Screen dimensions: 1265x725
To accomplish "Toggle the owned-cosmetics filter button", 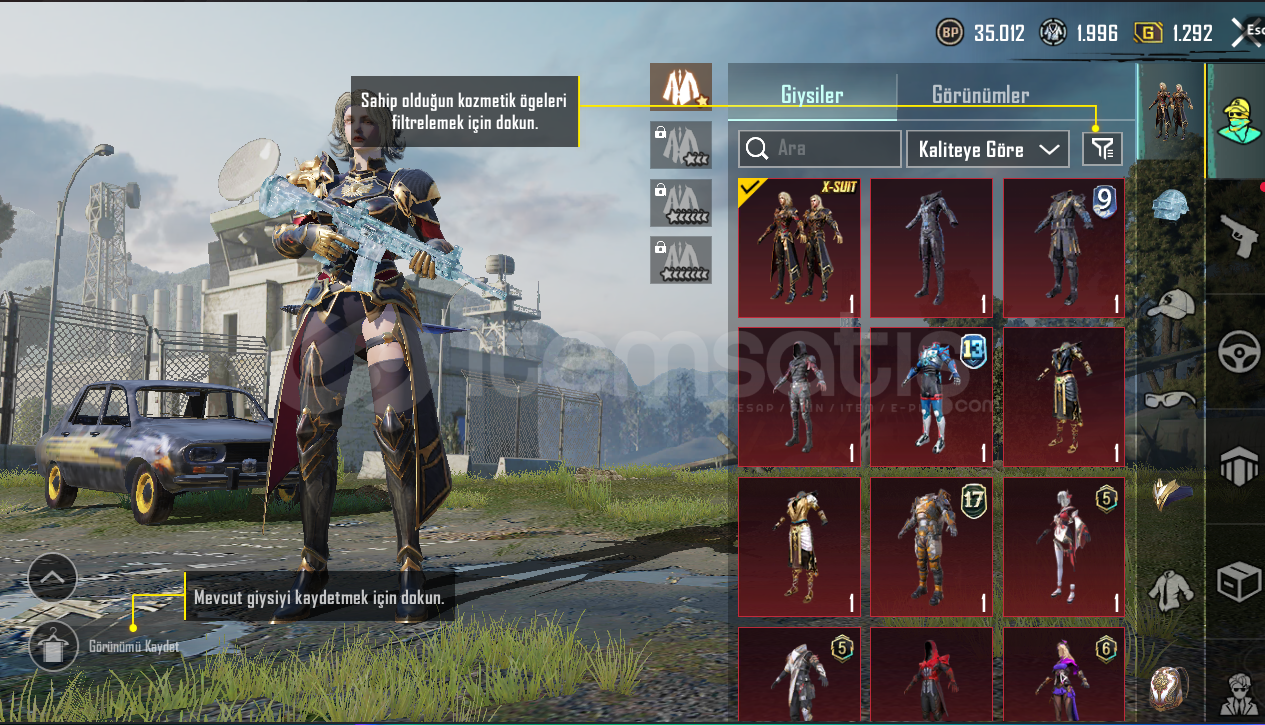I will click(1102, 149).
